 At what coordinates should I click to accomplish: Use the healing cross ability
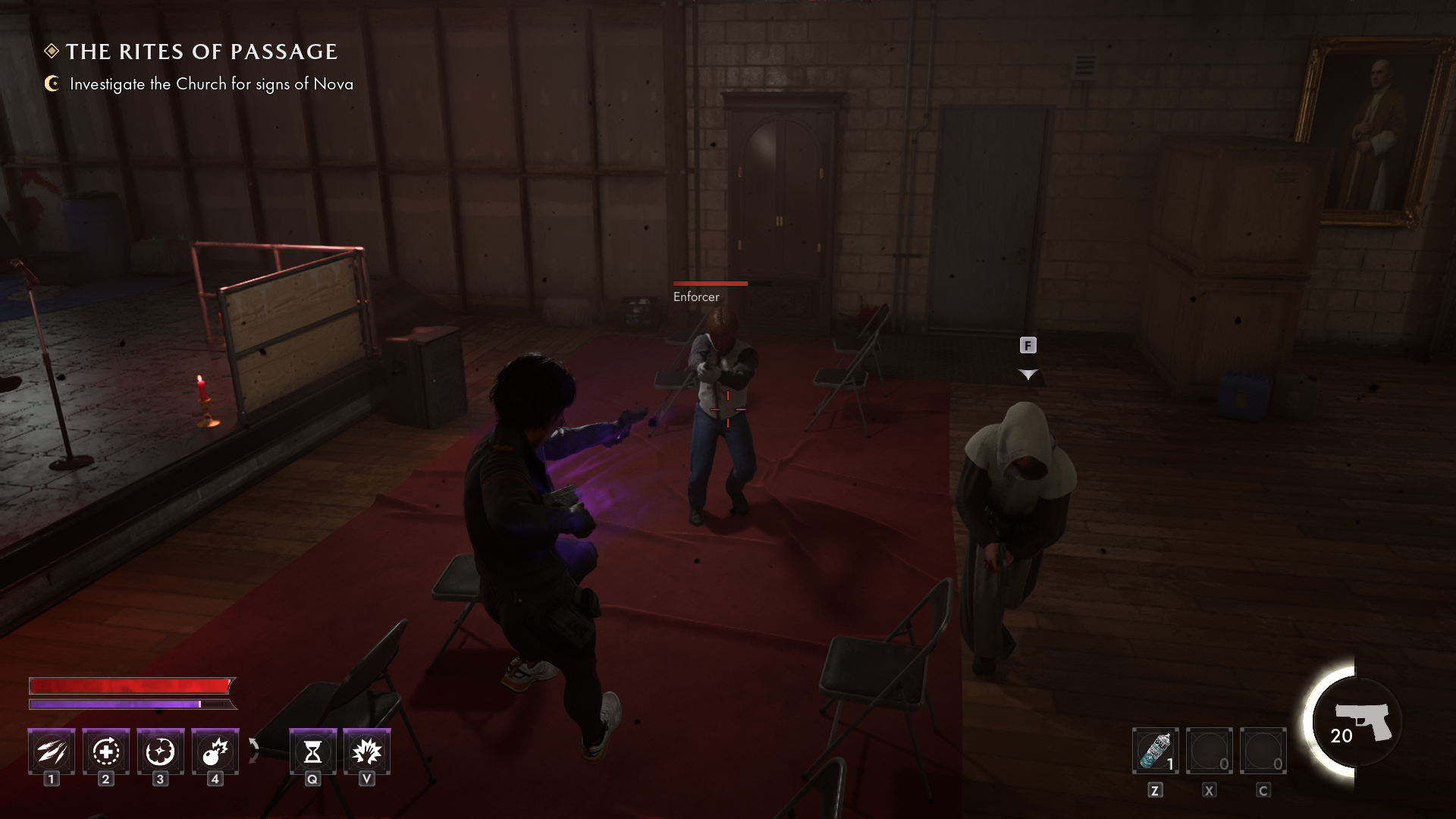click(x=106, y=752)
